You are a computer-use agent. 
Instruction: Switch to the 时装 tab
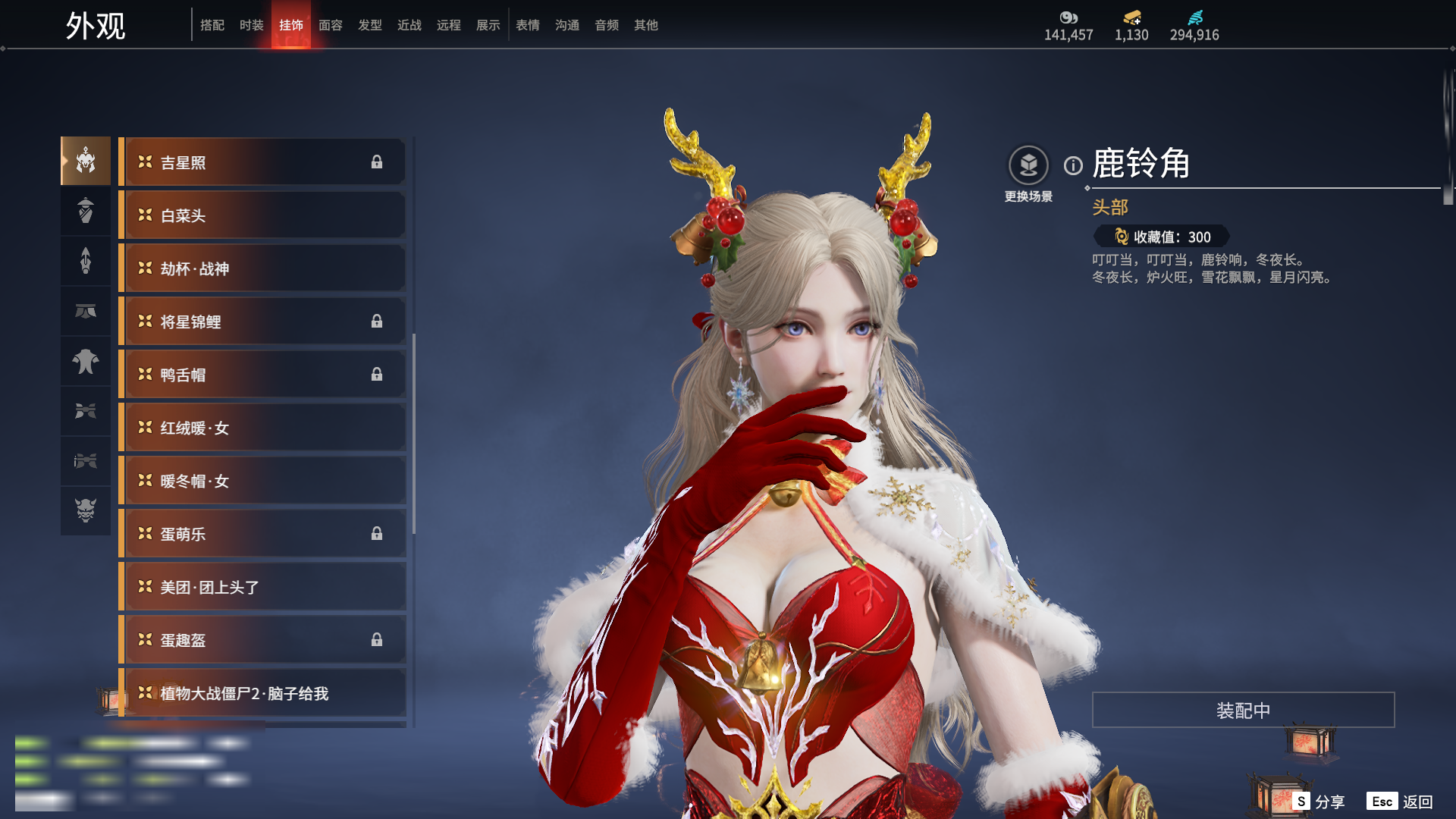pos(251,25)
